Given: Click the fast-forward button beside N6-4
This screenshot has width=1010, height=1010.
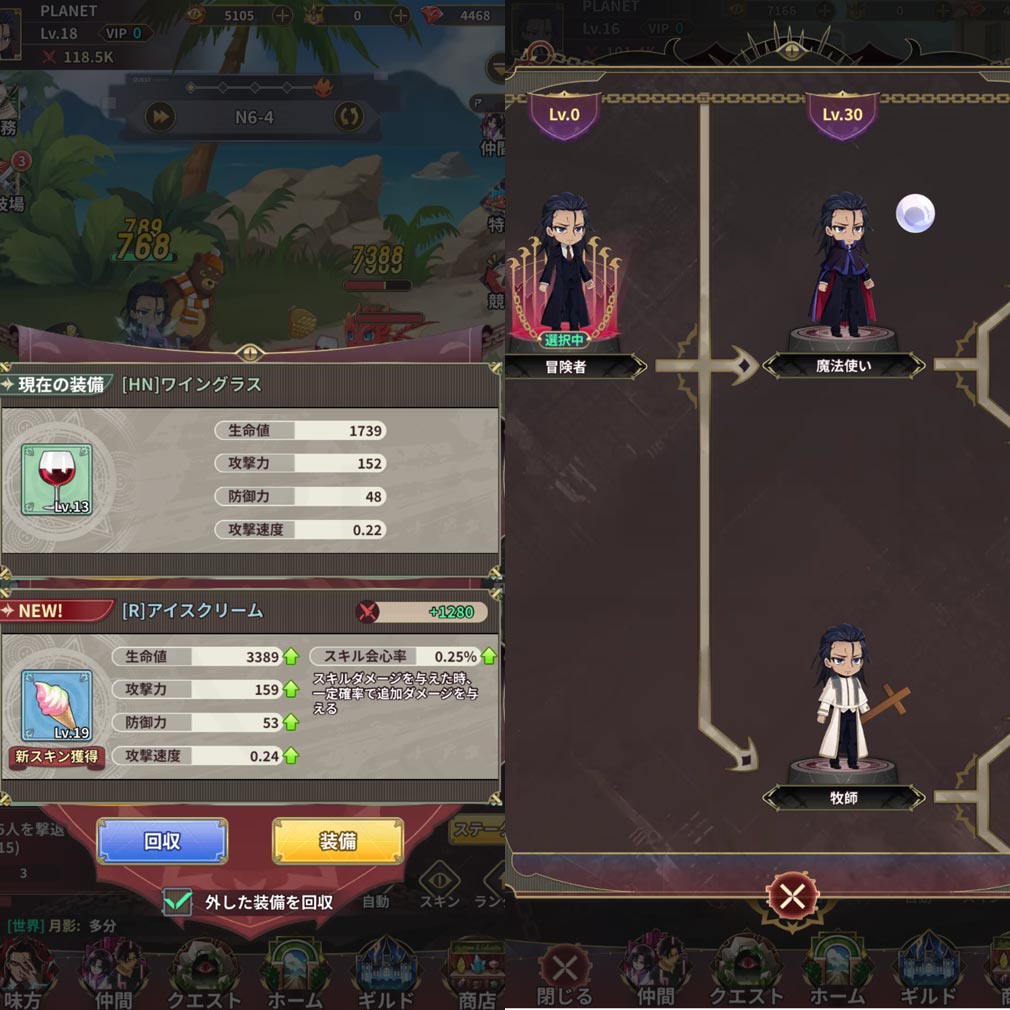Looking at the screenshot, I should pyautogui.click(x=160, y=117).
